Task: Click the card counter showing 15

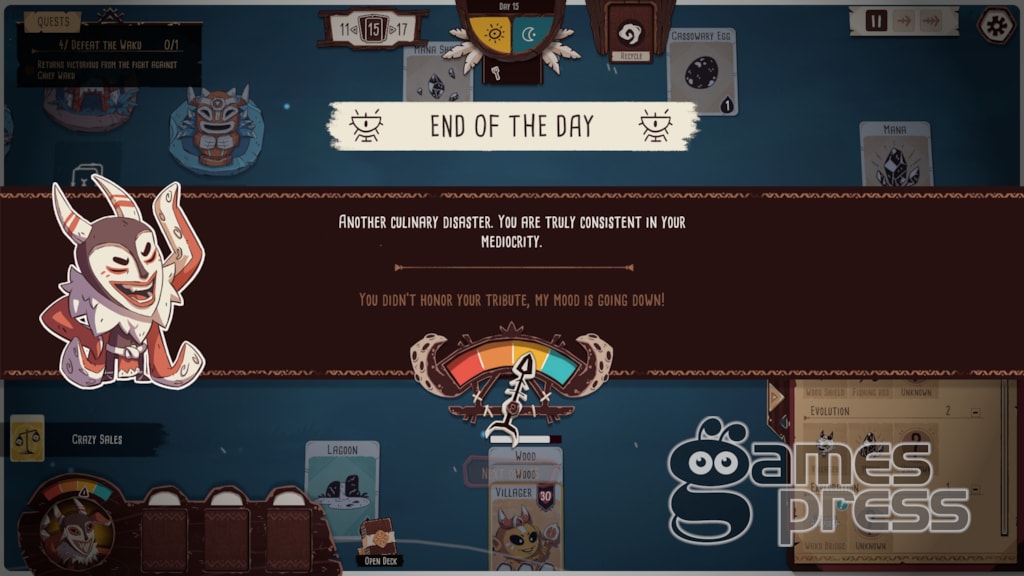Action: pyautogui.click(x=373, y=28)
